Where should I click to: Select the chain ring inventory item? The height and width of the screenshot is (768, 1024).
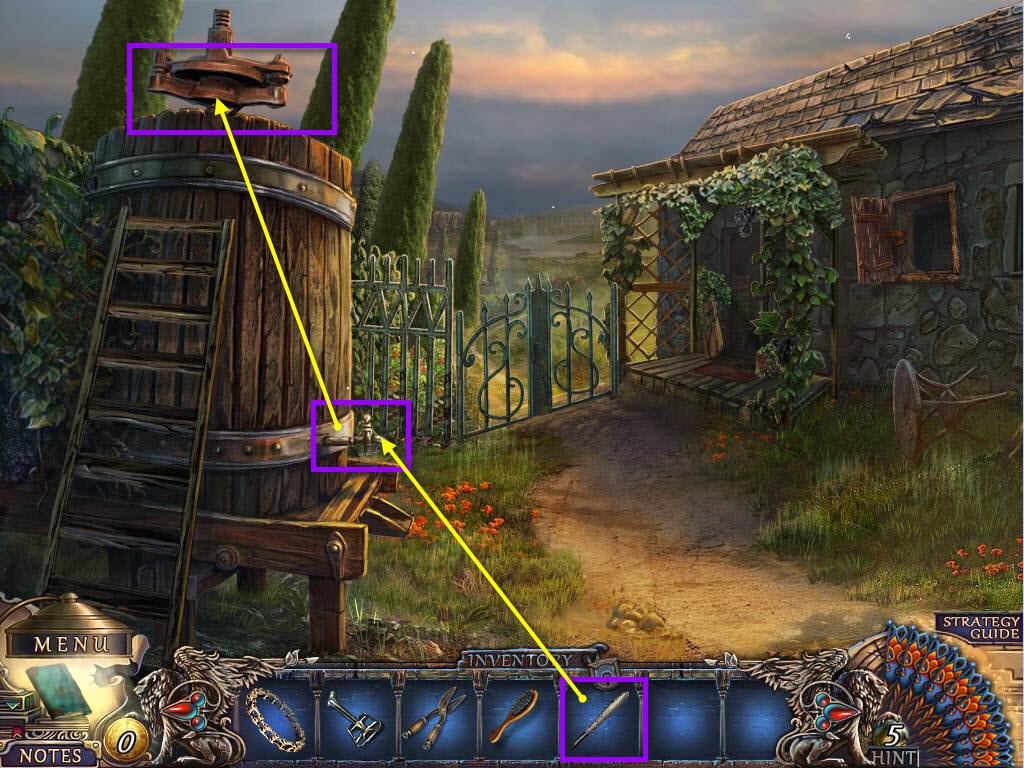click(276, 719)
